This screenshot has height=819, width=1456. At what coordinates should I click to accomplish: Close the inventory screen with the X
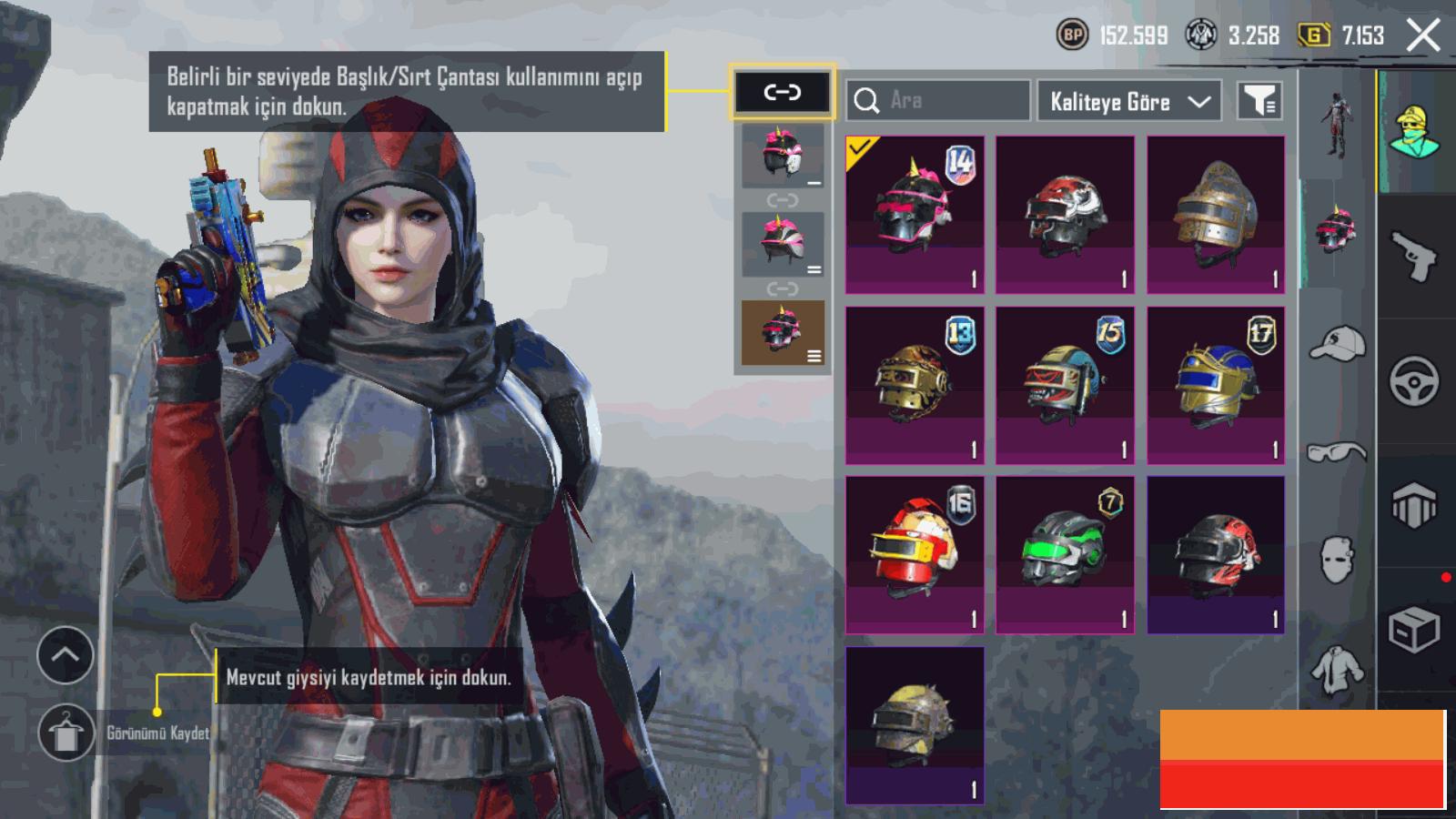(x=1423, y=36)
